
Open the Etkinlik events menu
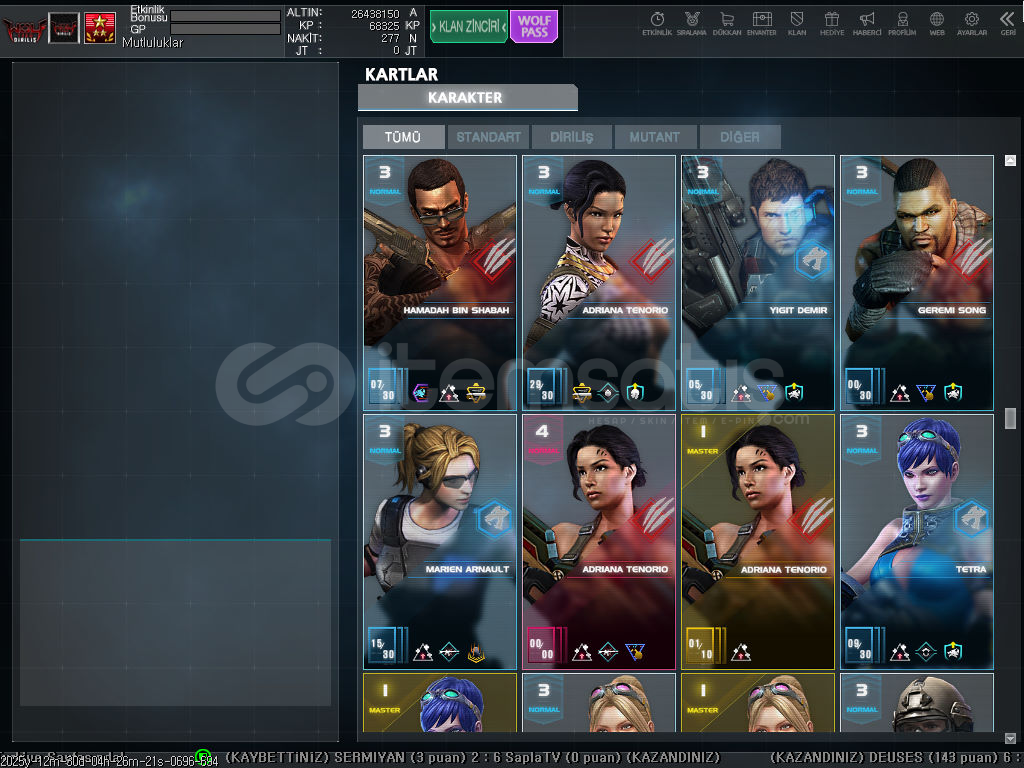(x=657, y=24)
